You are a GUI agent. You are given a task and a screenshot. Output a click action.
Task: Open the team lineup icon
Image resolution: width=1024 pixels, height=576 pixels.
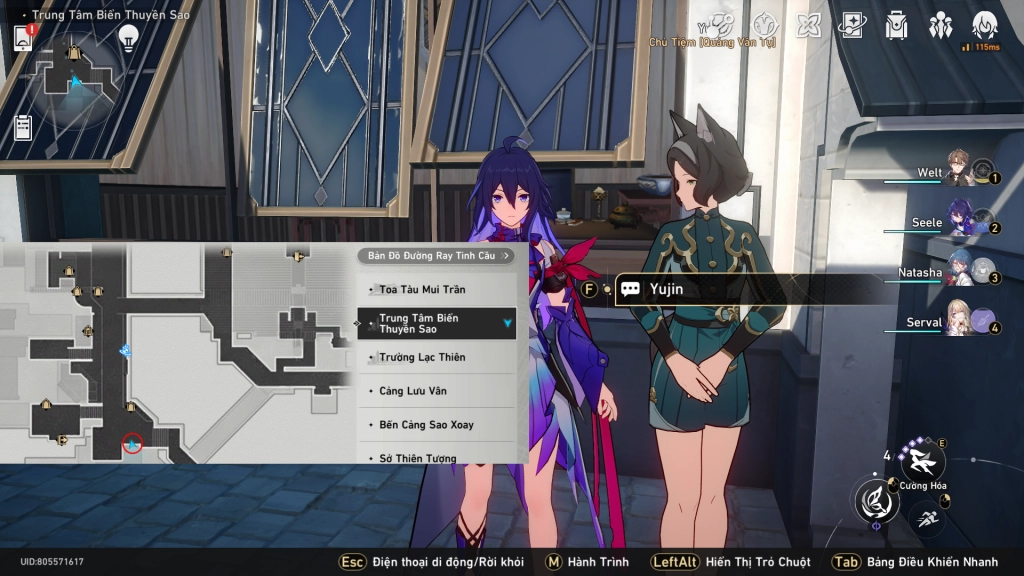pyautogui.click(x=940, y=26)
